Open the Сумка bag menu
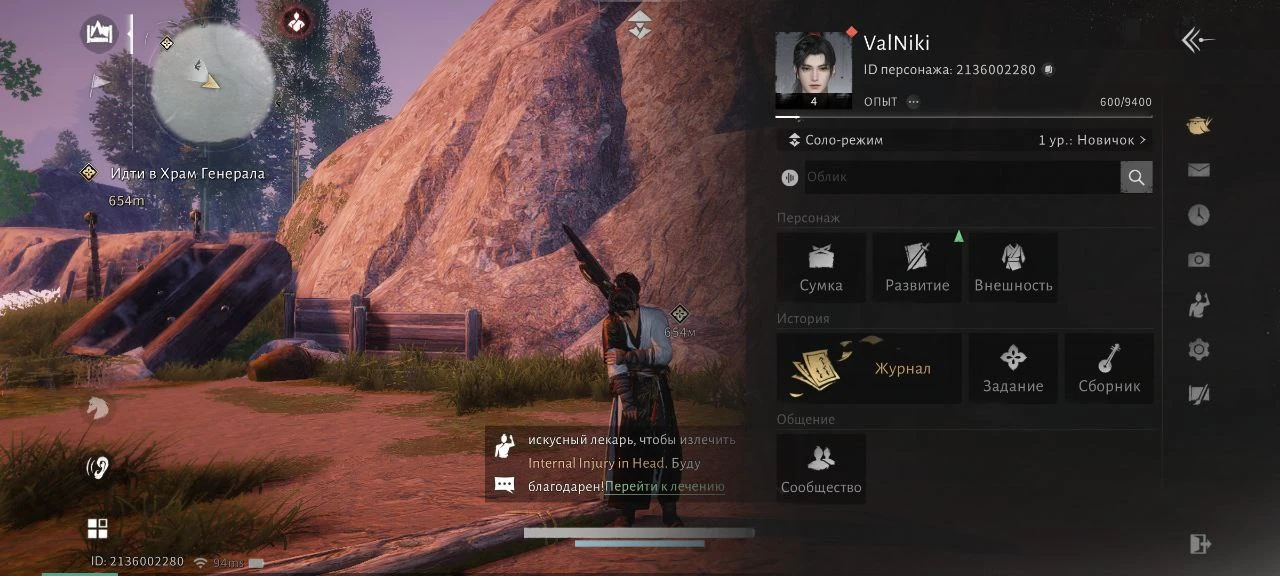1280x576 pixels. pyautogui.click(x=821, y=267)
